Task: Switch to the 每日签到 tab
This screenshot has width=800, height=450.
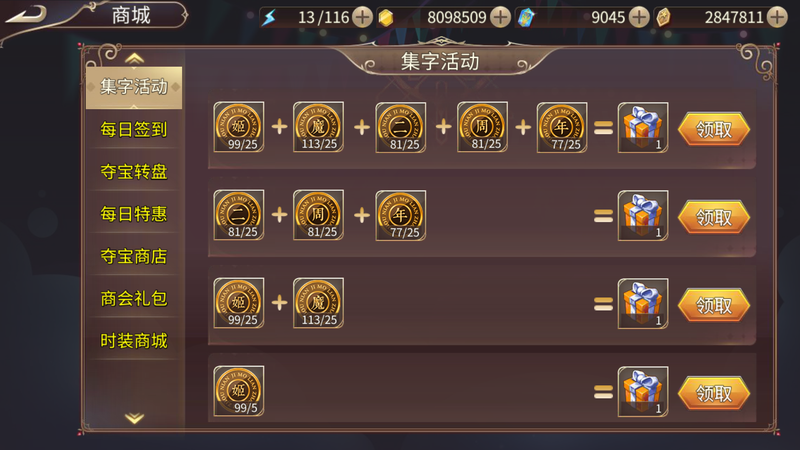Action: [x=133, y=129]
